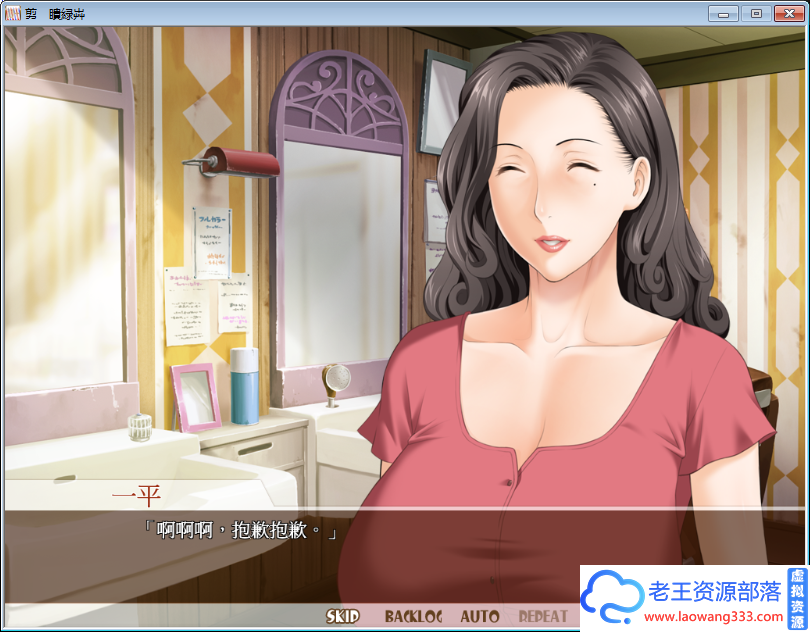This screenshot has width=810, height=632.
Task: Click the REPEAT voice button
Action: coord(543,617)
